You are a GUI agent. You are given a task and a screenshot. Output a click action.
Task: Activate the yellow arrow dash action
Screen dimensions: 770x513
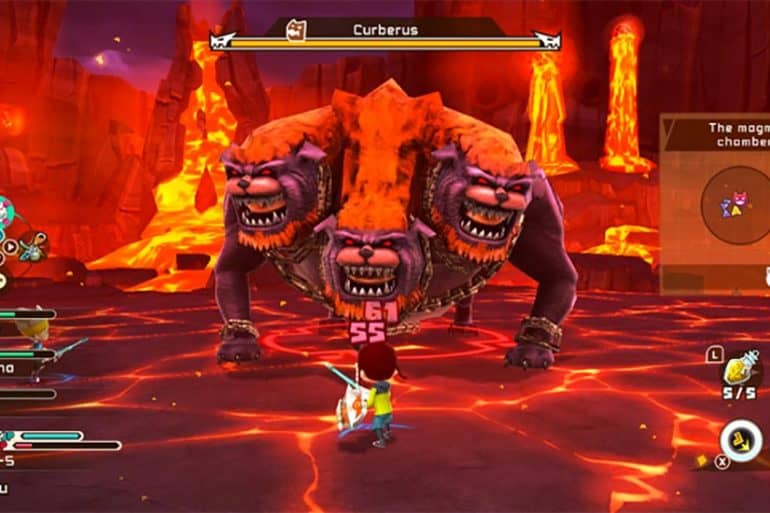pos(741,441)
